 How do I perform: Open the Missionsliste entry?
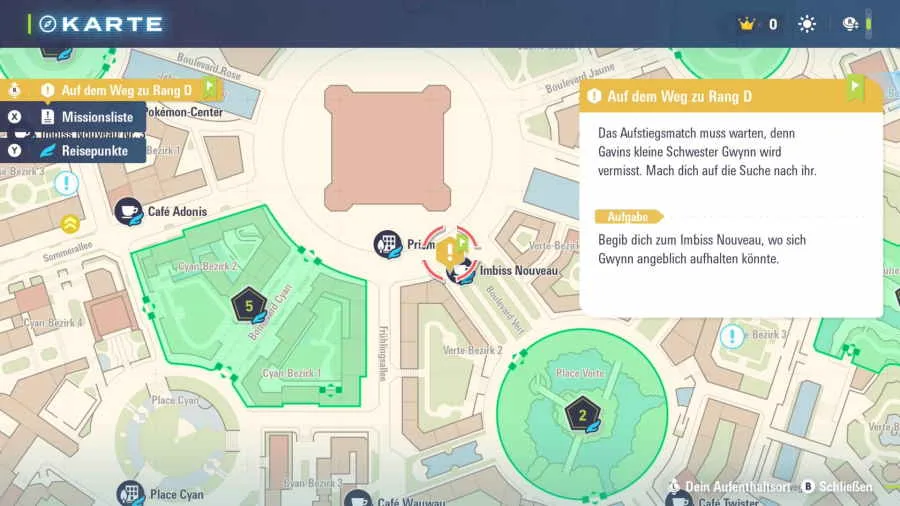(x=84, y=116)
